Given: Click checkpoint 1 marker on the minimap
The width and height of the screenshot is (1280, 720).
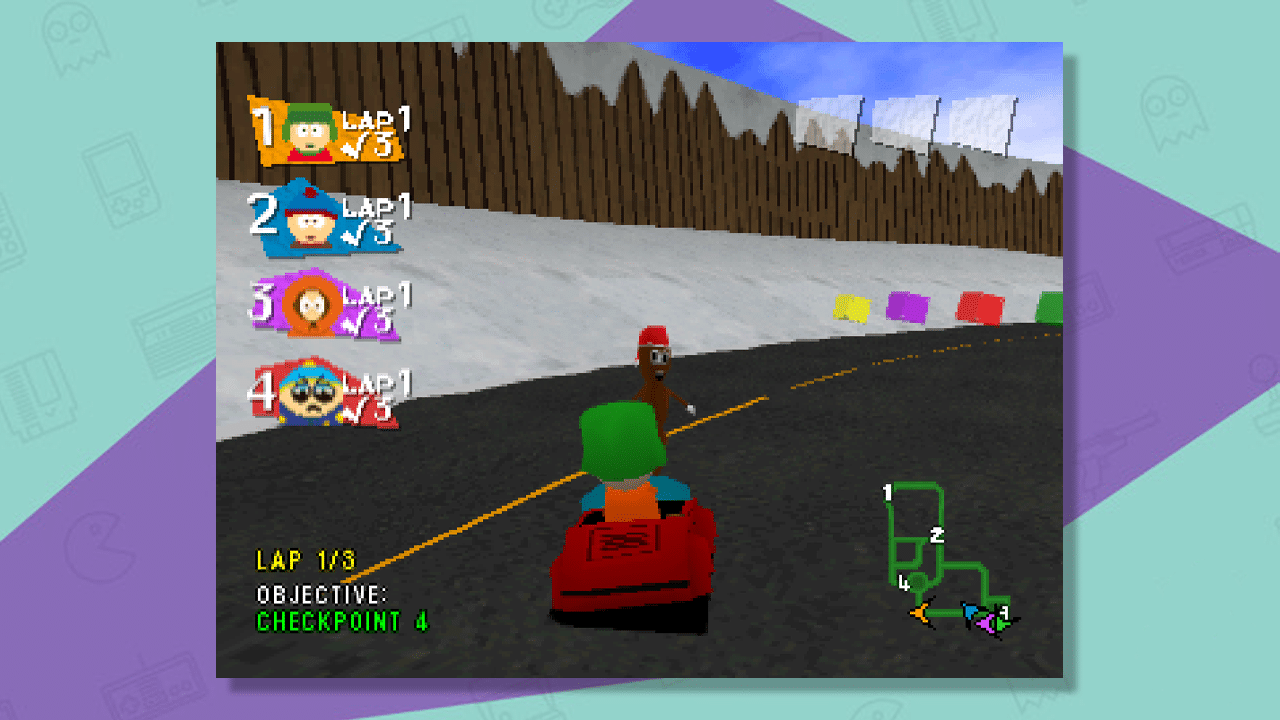Looking at the screenshot, I should 888,491.
